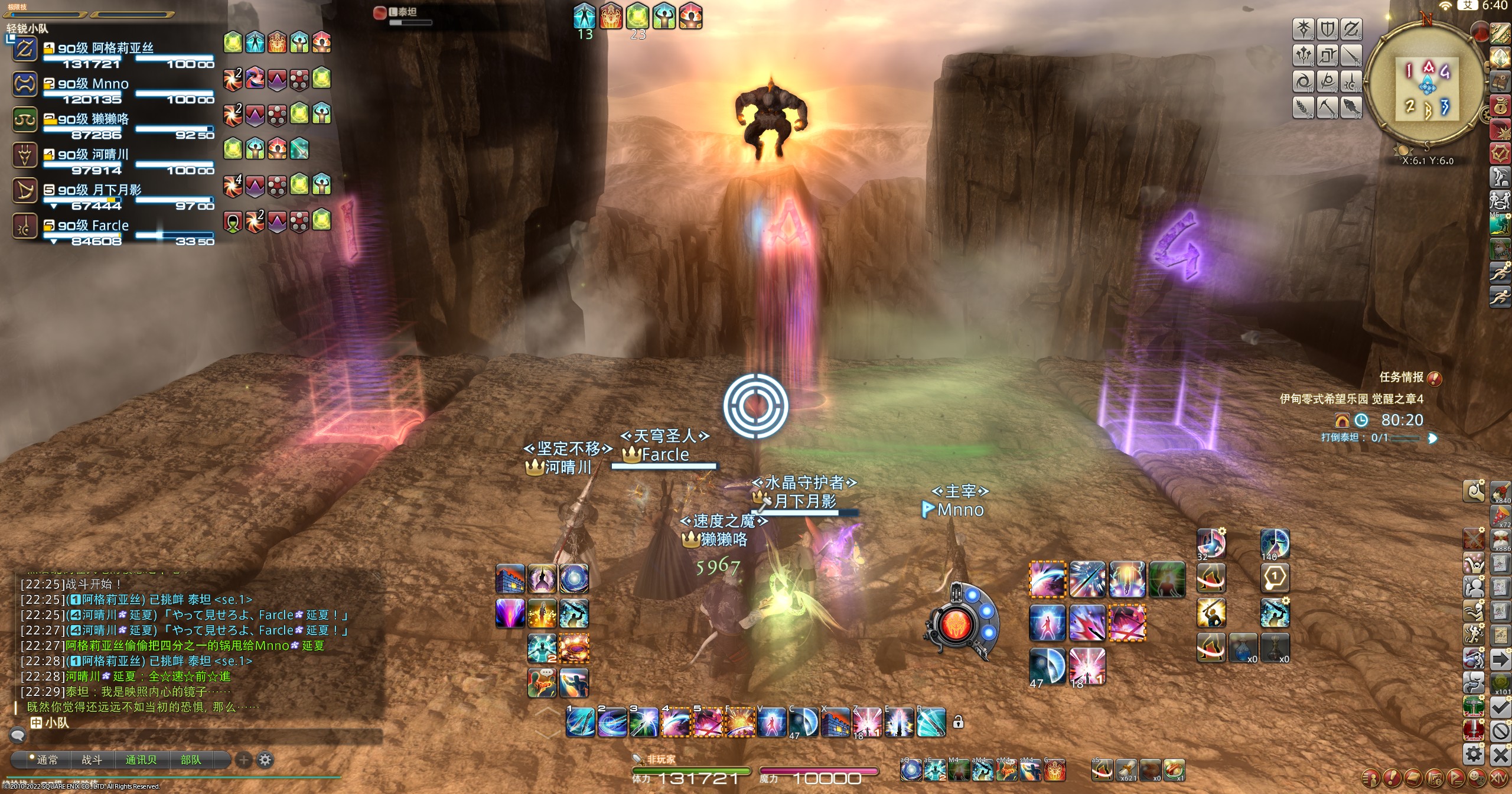Image resolution: width=1512 pixels, height=794 pixels.
Task: Click the X mark macro icon
Action: pos(1500,755)
